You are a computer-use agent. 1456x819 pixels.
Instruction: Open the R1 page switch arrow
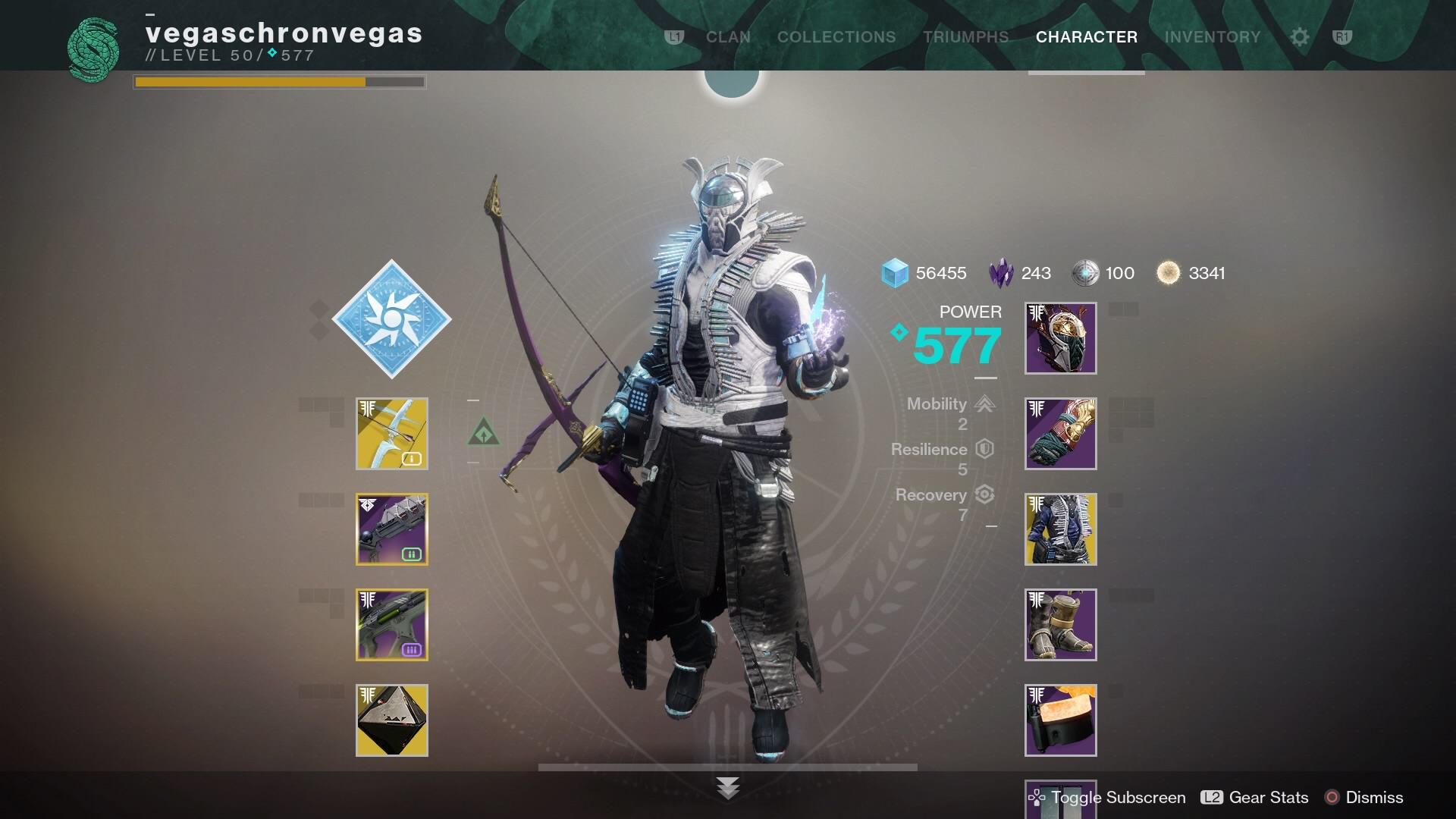[x=1344, y=36]
